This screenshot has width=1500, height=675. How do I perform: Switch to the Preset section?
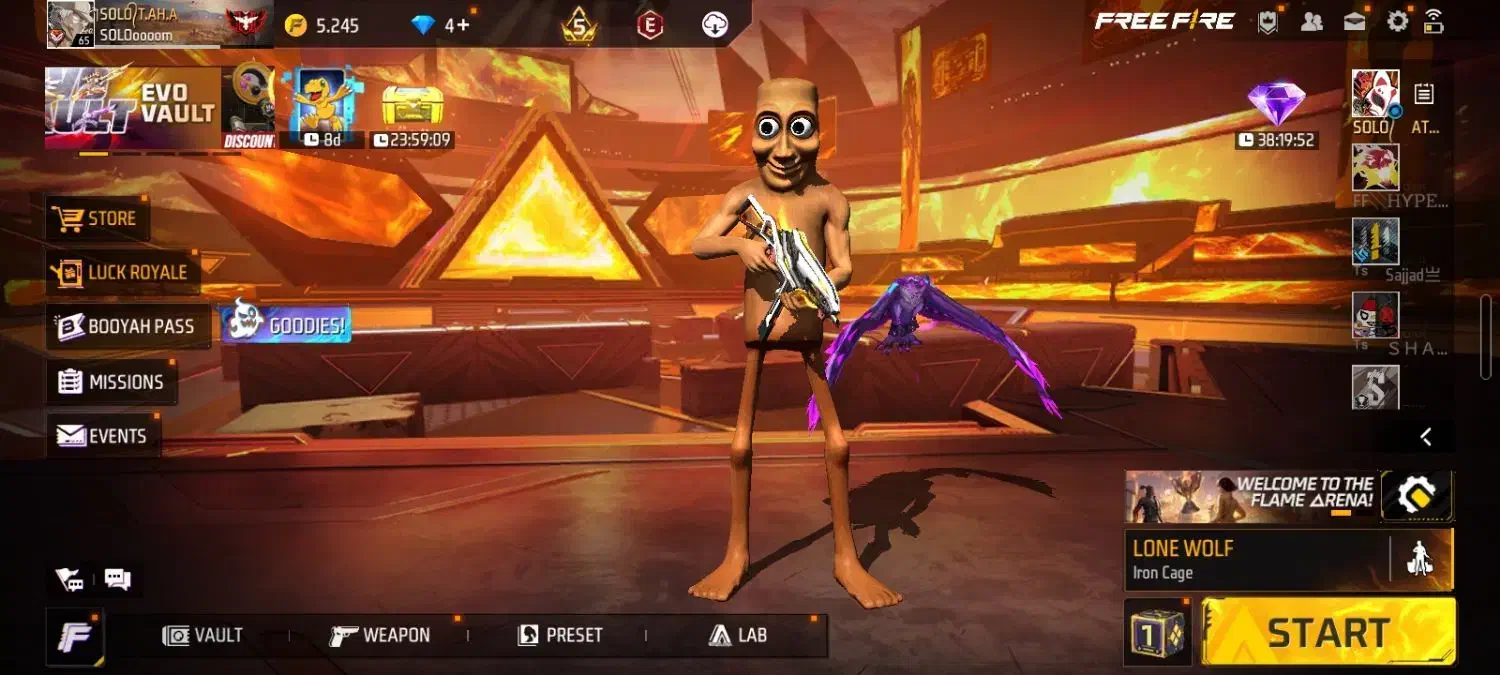(560, 635)
